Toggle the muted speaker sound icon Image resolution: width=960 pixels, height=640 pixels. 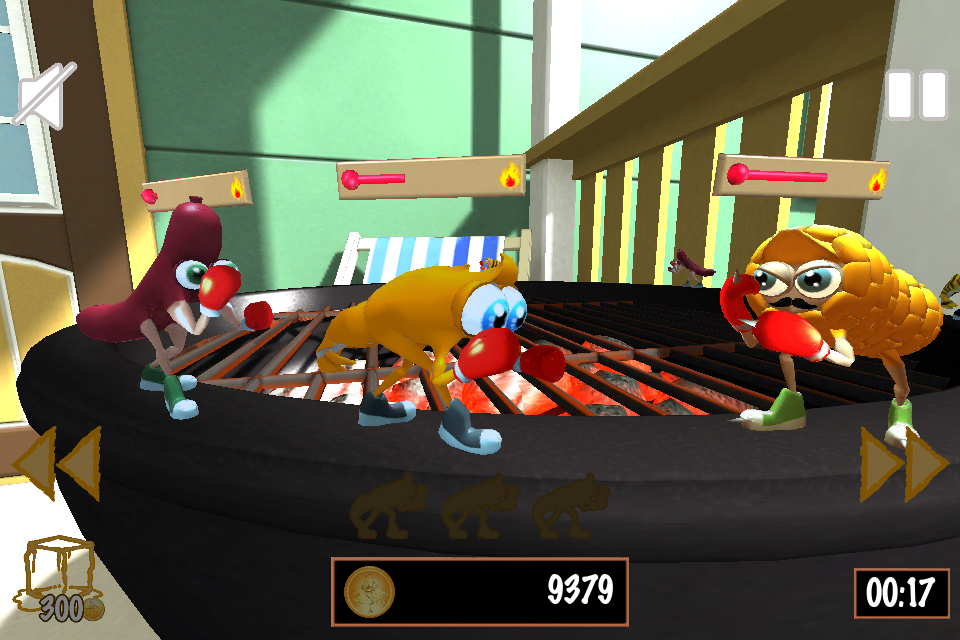tap(45, 96)
